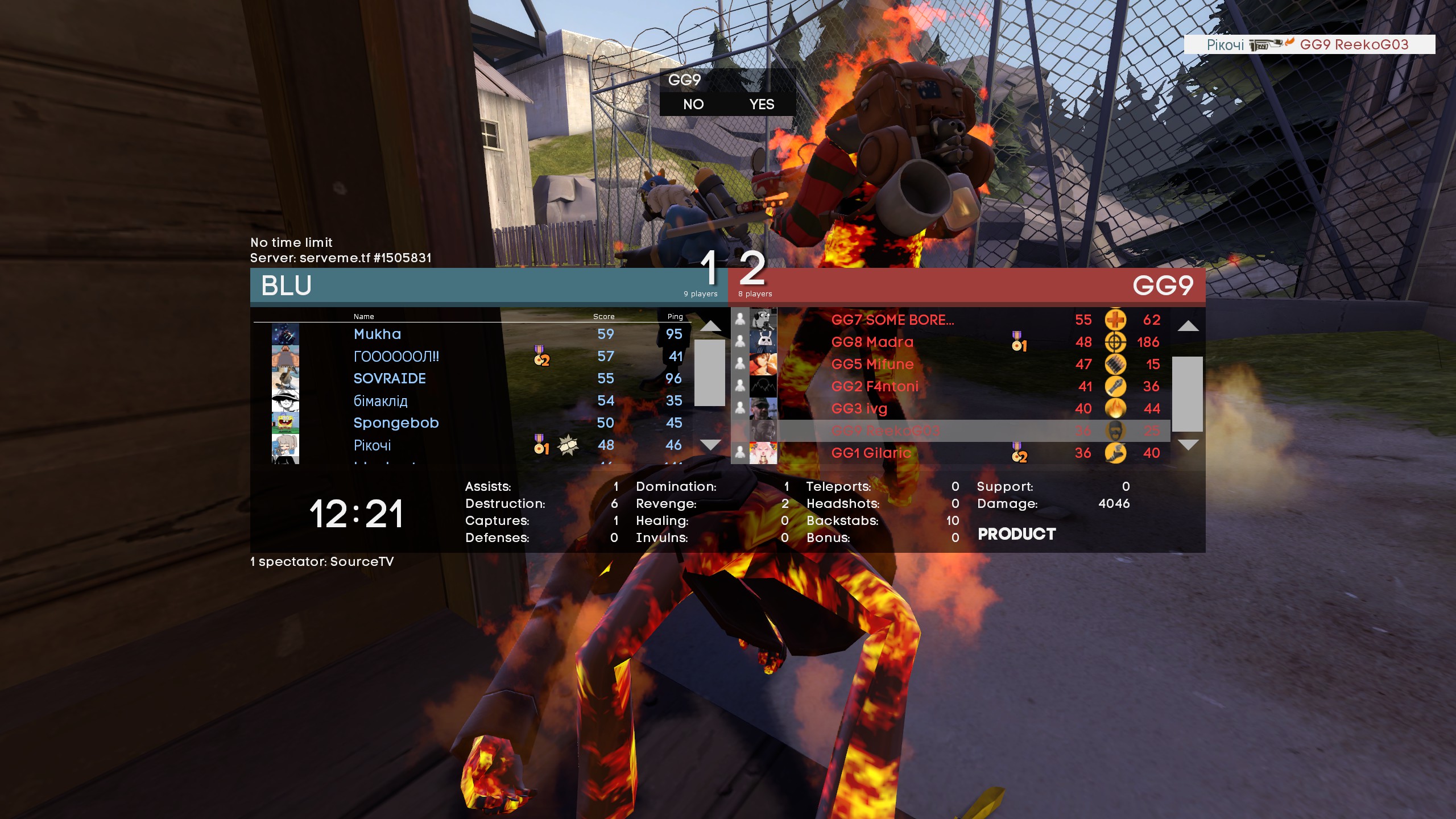Select GG1 Gilaric in the player list
This screenshot has height=819, width=1456.
(x=871, y=453)
